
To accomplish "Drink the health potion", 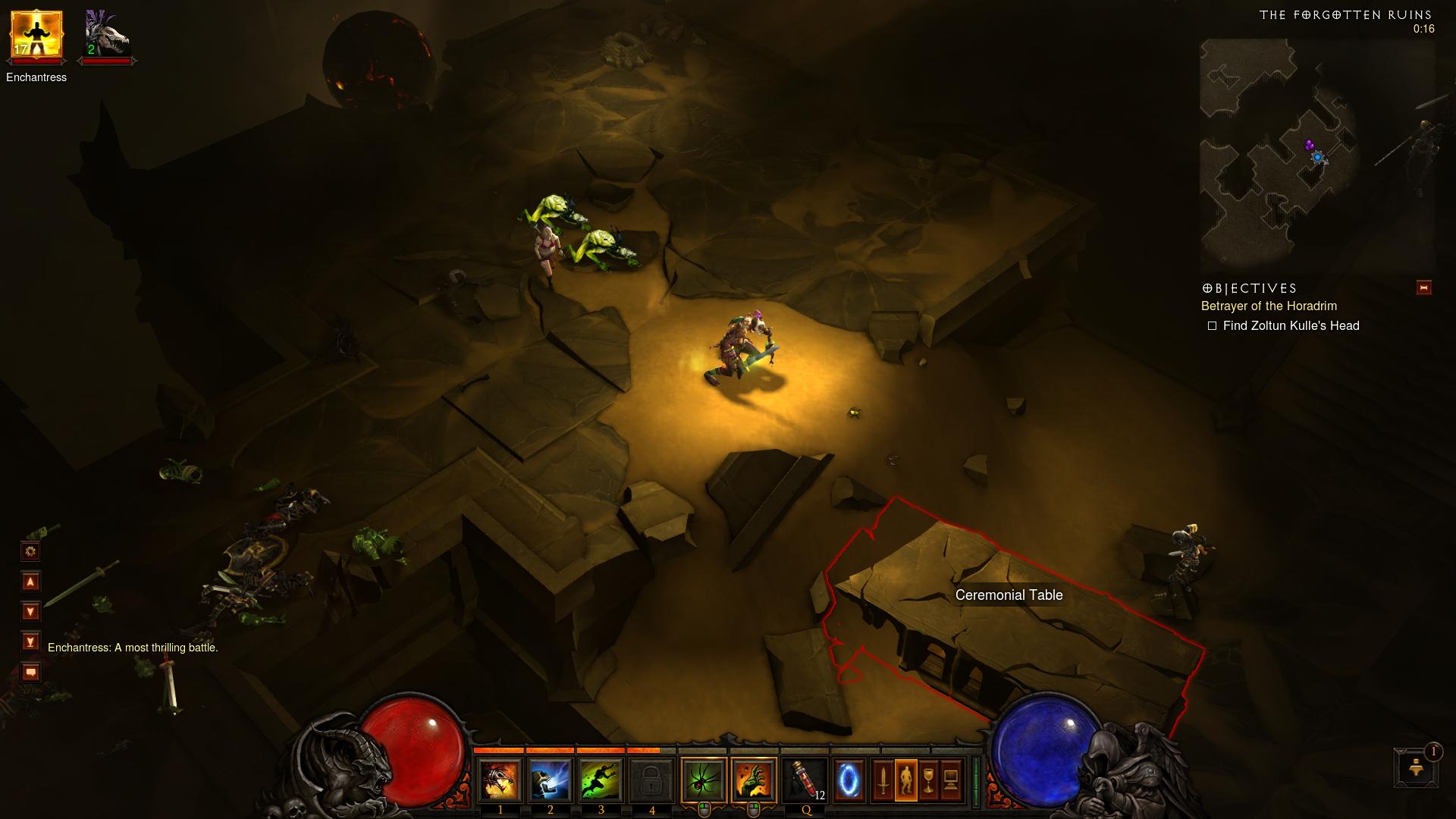I will (x=805, y=780).
